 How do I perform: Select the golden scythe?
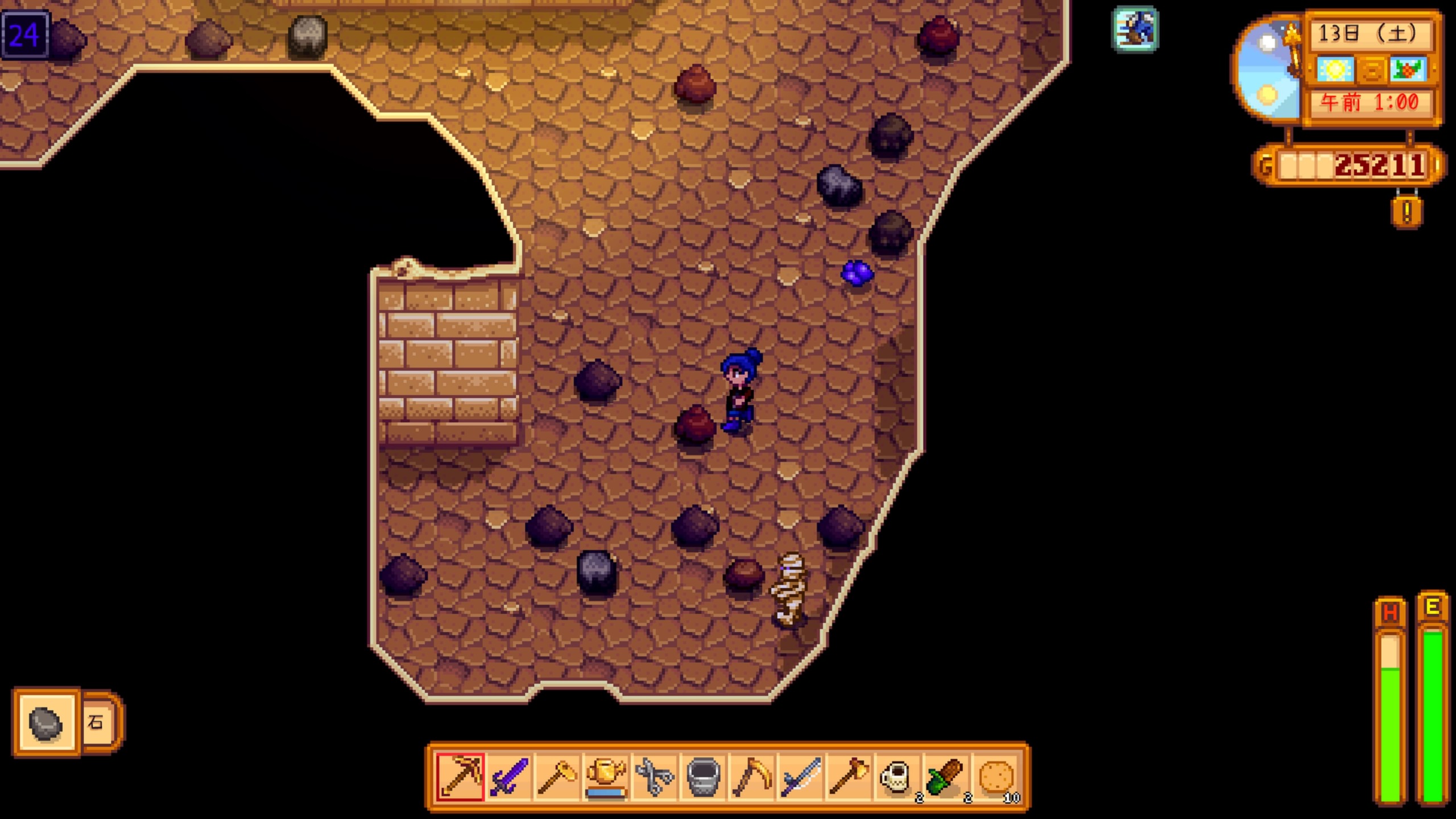tap(751, 777)
